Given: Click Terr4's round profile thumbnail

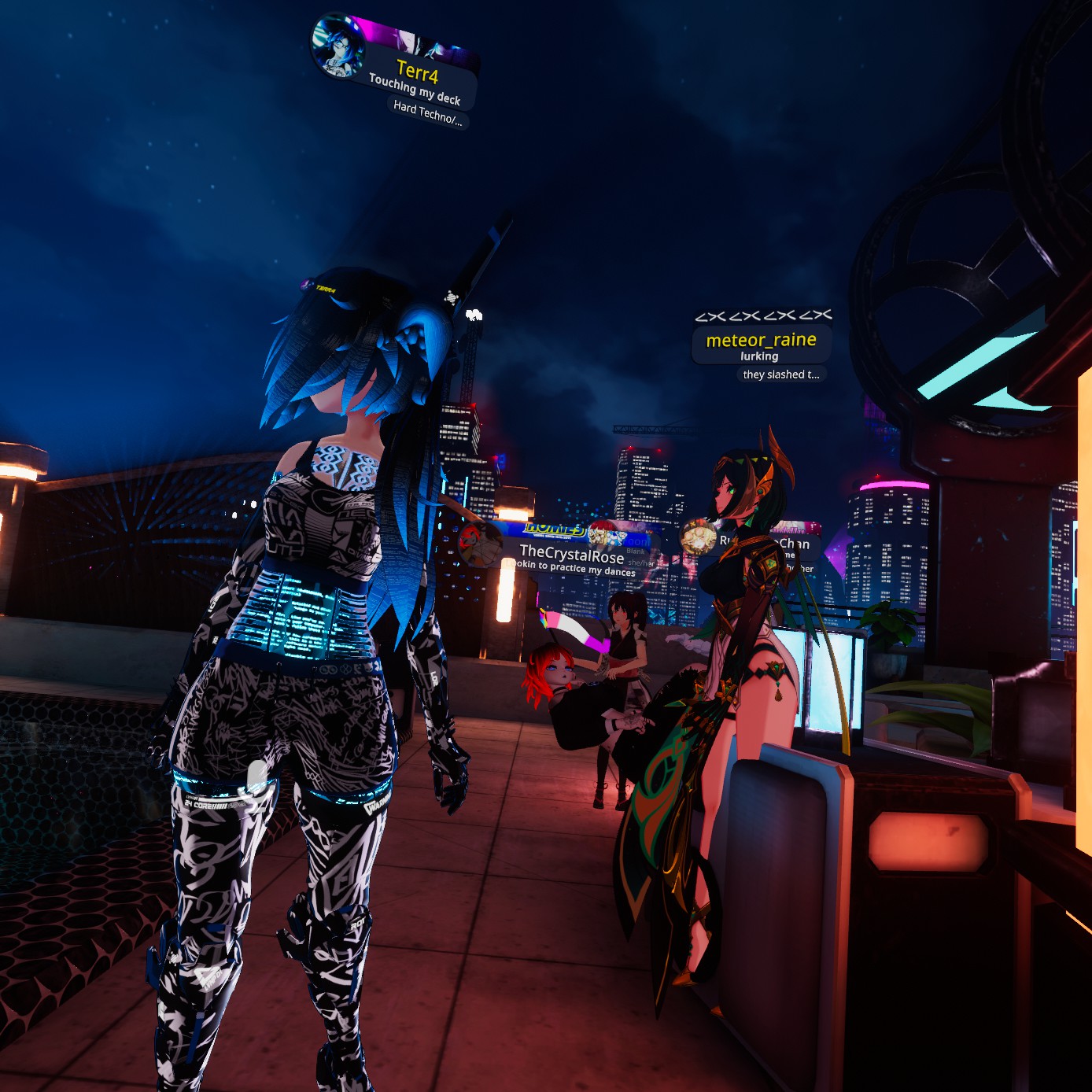Looking at the screenshot, I should pos(338,46).
